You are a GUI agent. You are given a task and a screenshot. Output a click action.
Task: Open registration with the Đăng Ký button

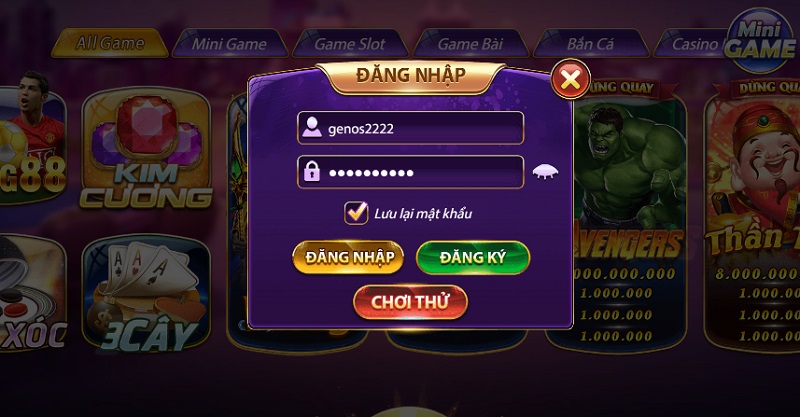(472, 257)
